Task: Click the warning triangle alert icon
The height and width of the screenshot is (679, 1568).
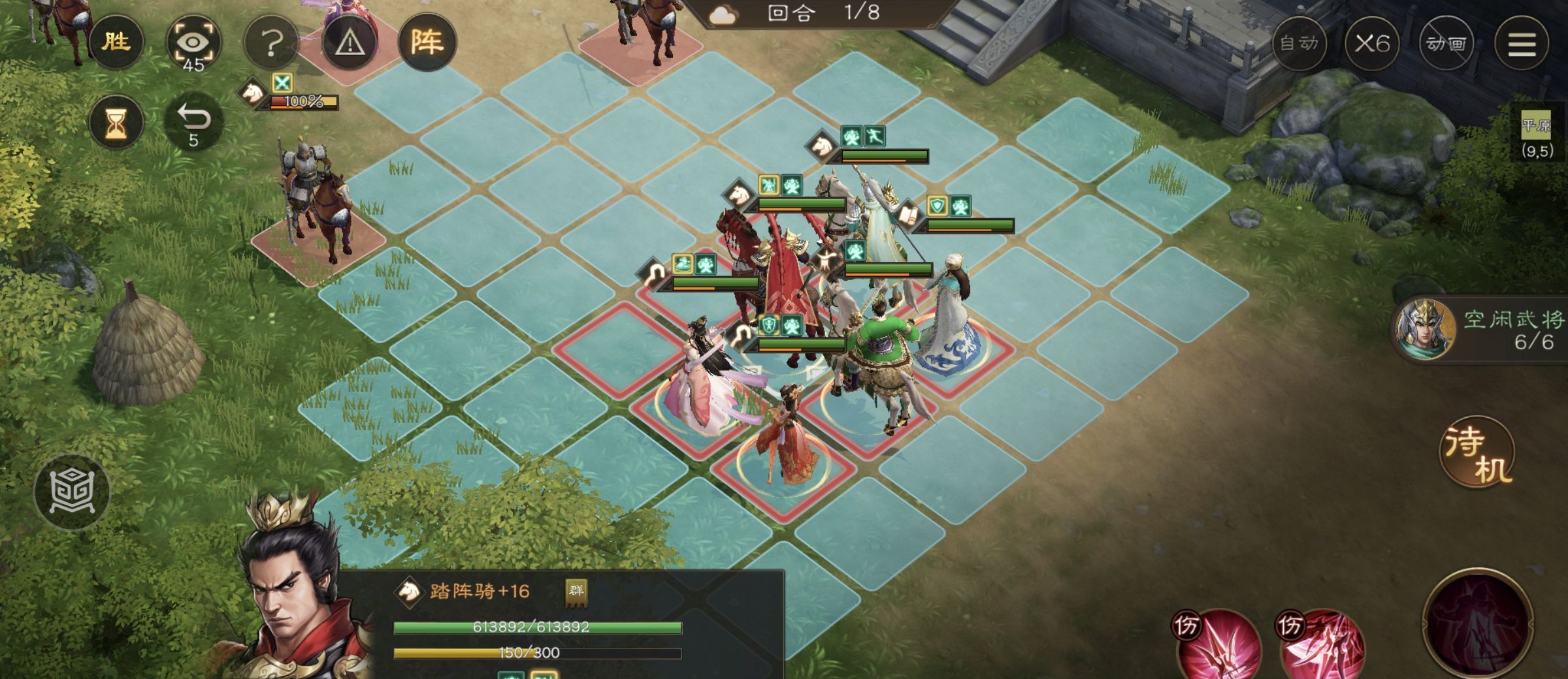Action: click(x=351, y=42)
